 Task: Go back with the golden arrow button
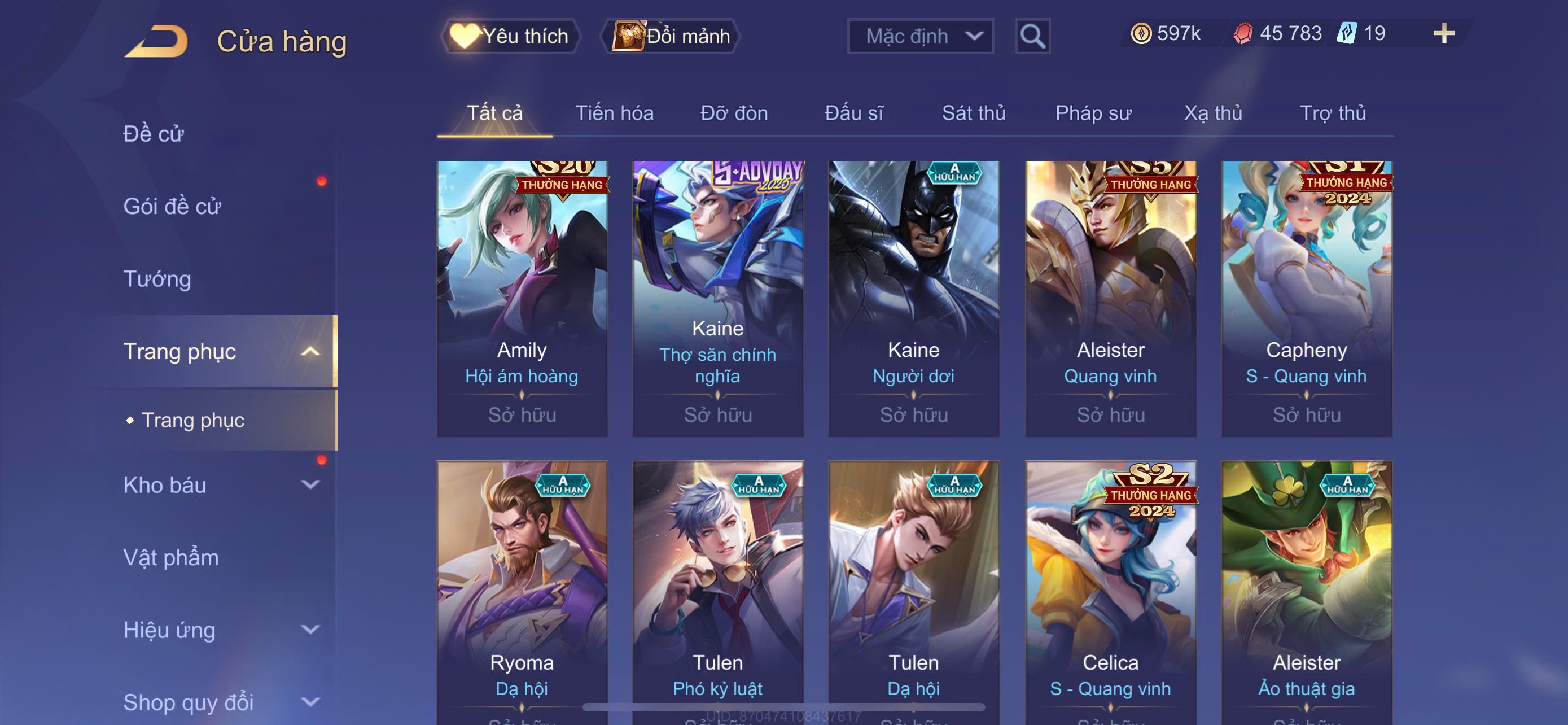[157, 41]
